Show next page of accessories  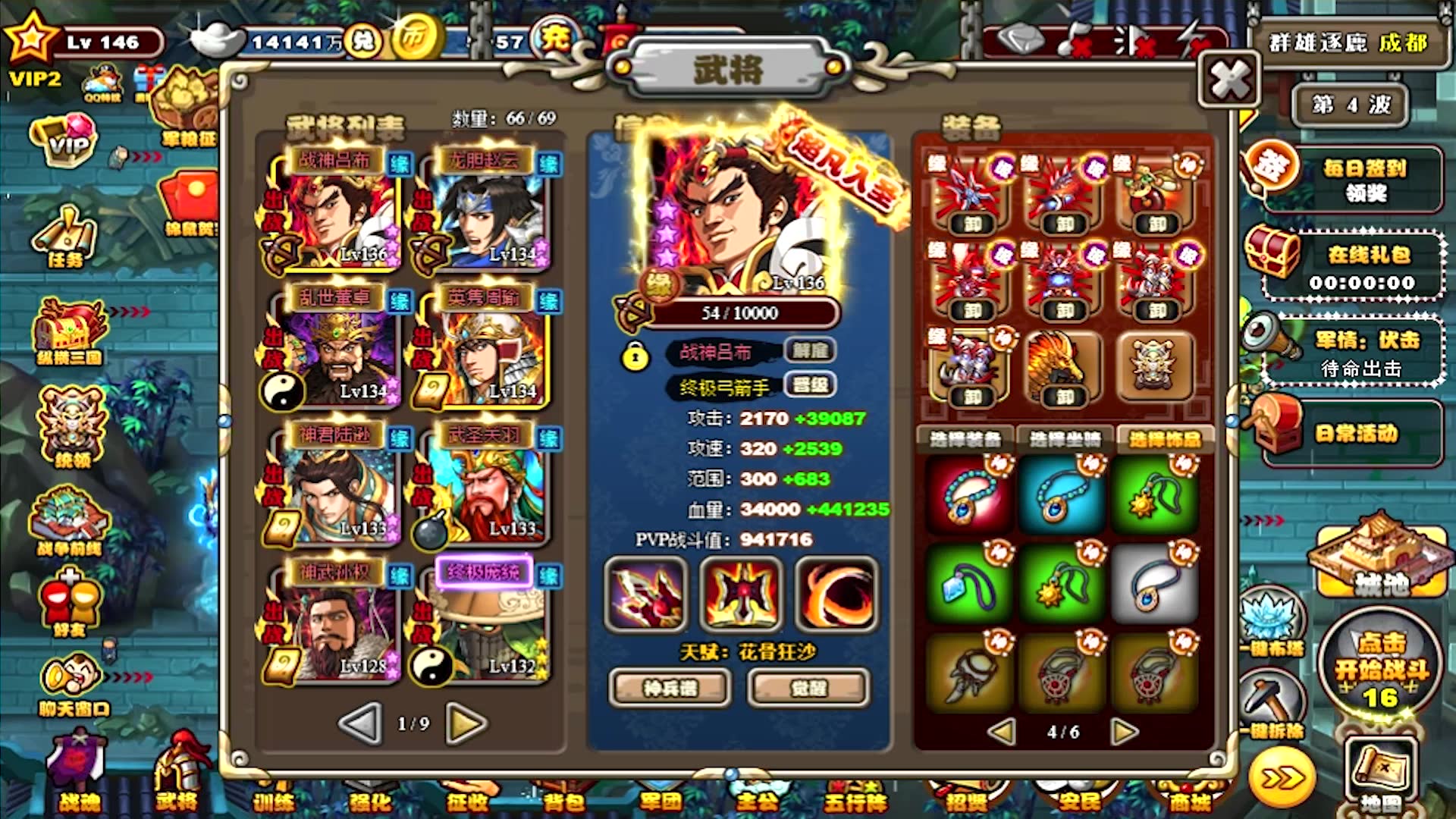pyautogui.click(x=1125, y=732)
